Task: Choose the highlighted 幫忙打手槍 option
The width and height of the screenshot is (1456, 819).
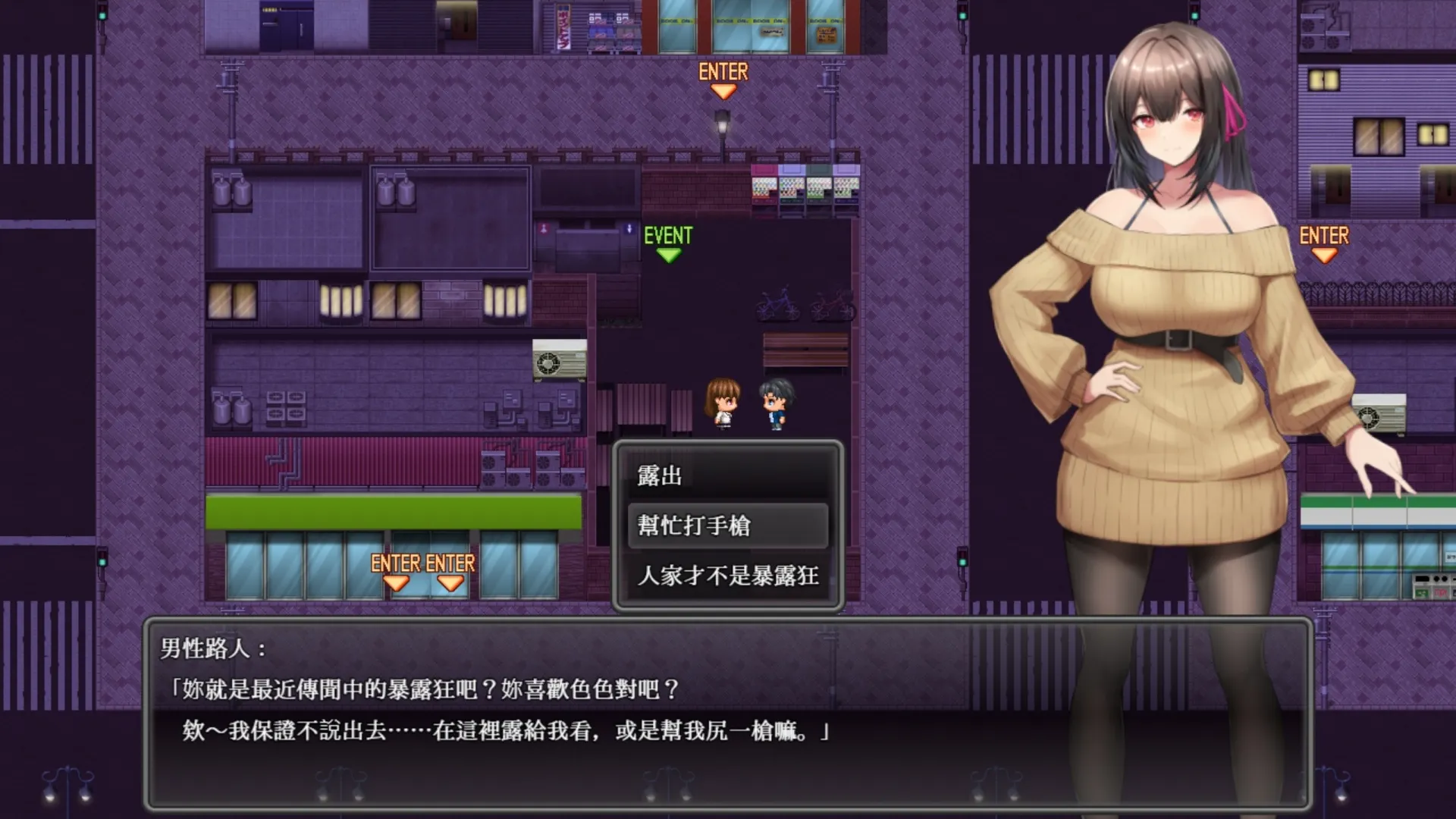Action: pos(693,526)
